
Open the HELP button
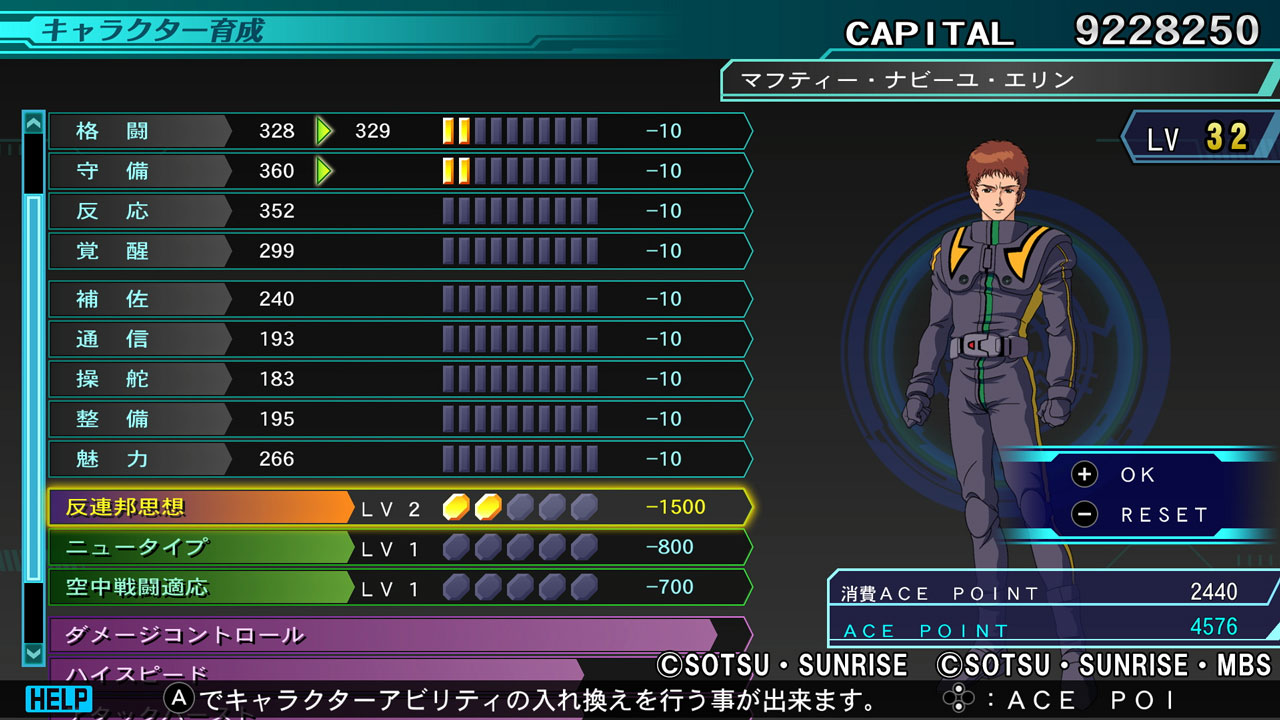(59, 698)
